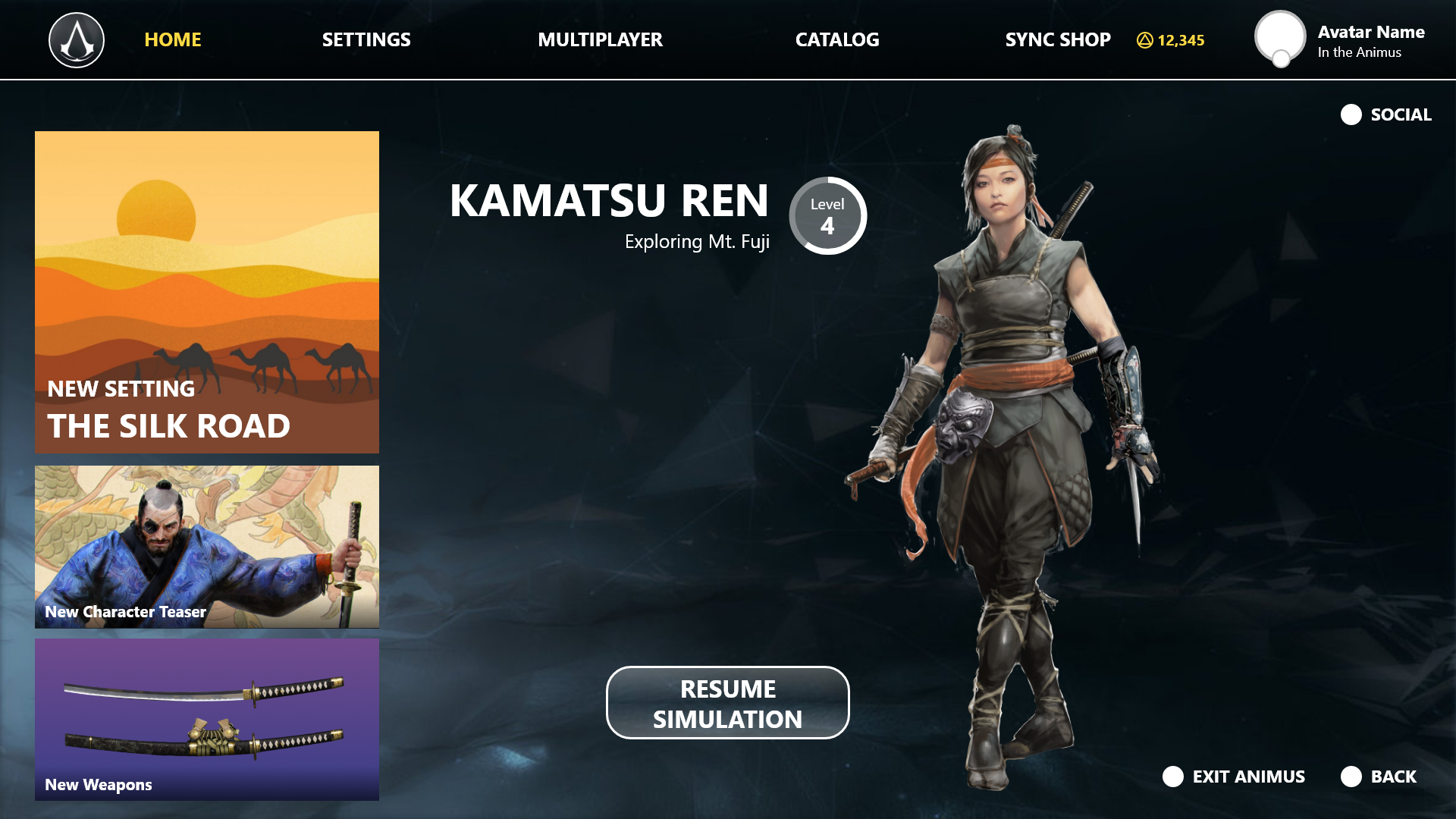Click the Assassin's Creed logo icon
Screen dimensions: 1456x819
pyautogui.click(x=77, y=40)
